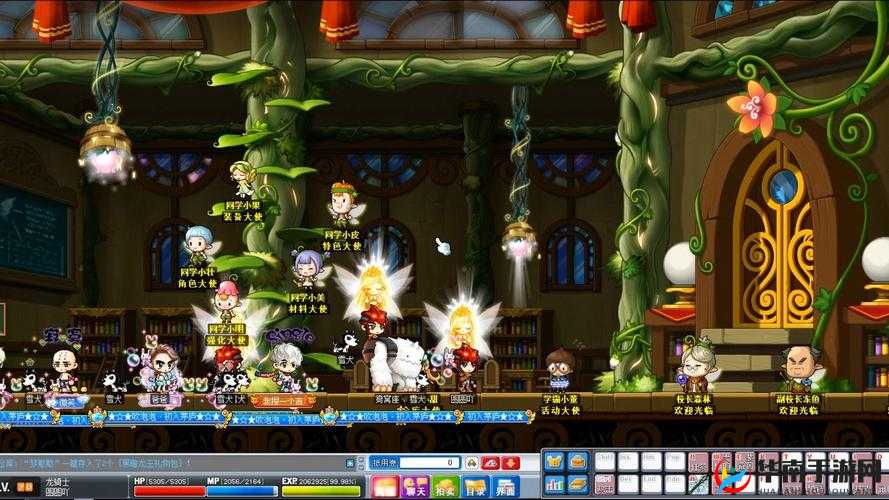Screen dimensions: 889x500
Task: Click the blue shortcut button with yellow crown
Action: (555, 462)
